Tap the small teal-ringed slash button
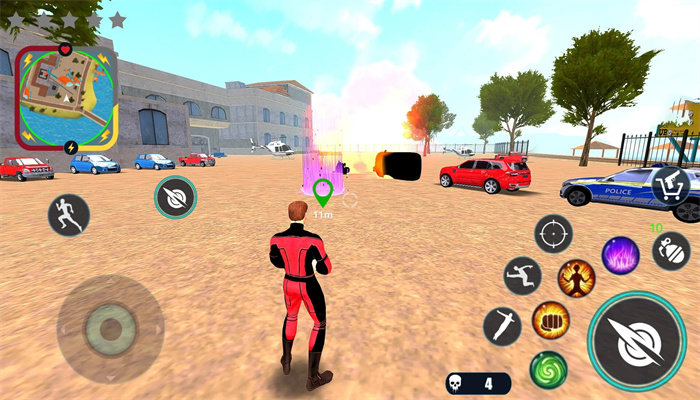Image resolution: width=700 pixels, height=400 pixels. tap(175, 197)
